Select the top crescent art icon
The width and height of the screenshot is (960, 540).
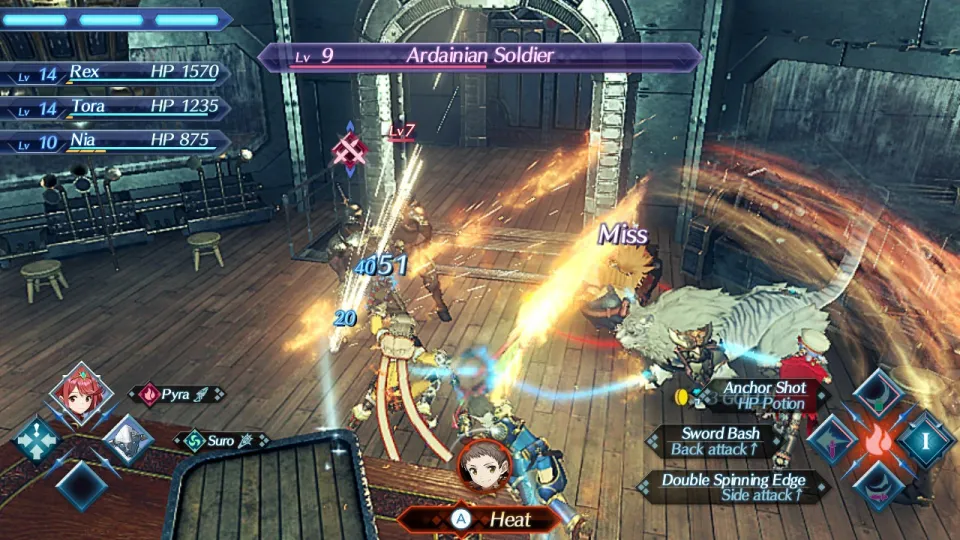tap(879, 395)
